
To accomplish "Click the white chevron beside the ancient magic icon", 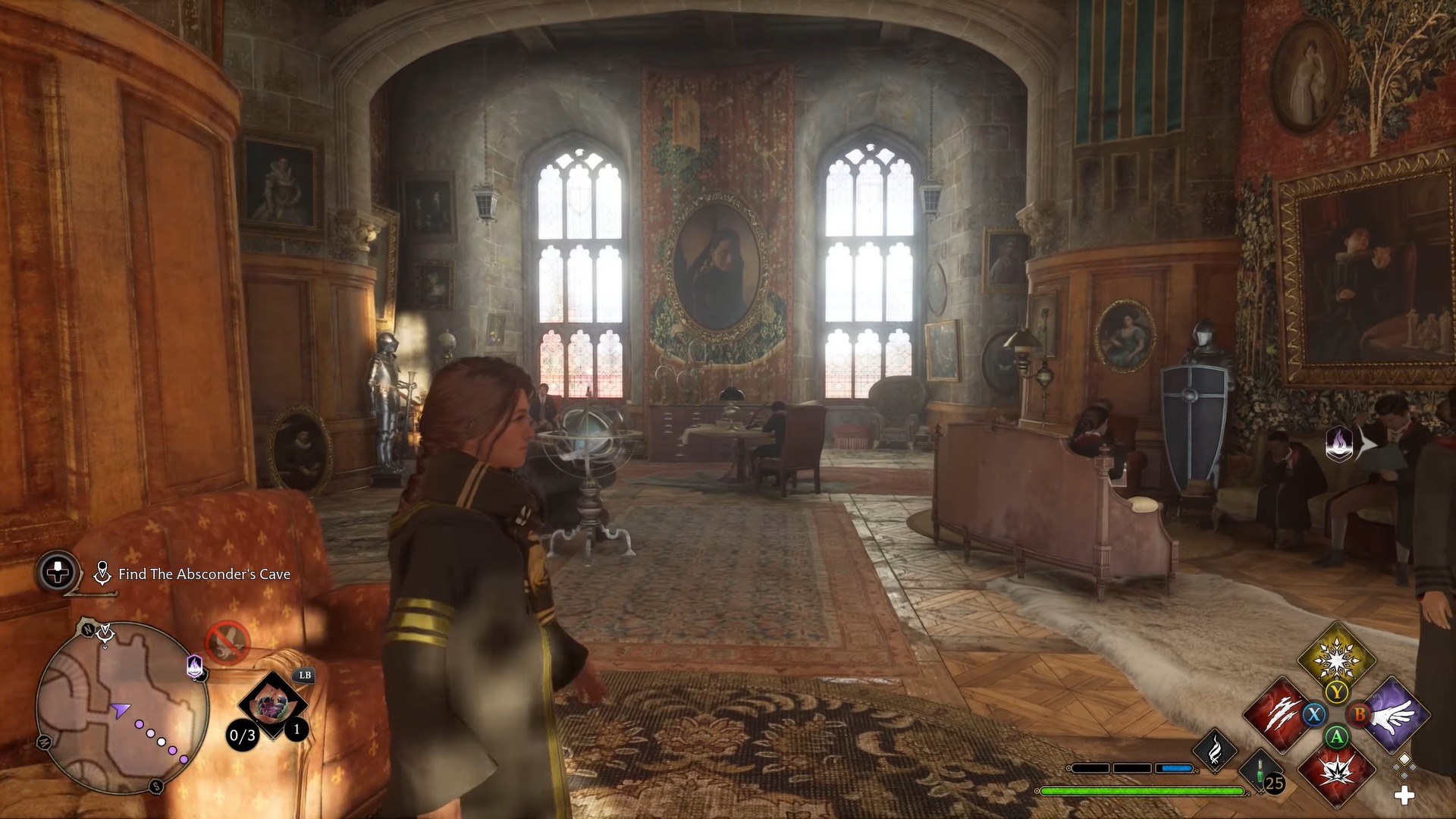I will (x=1367, y=446).
